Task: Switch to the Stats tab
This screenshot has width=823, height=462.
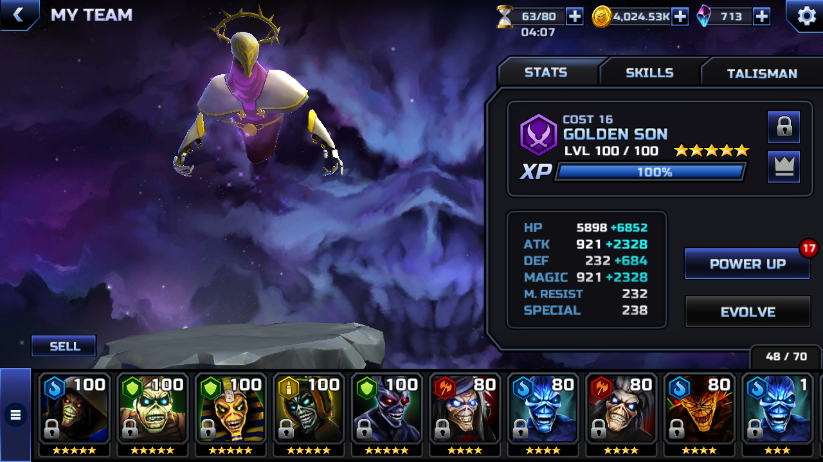Action: tap(546, 73)
